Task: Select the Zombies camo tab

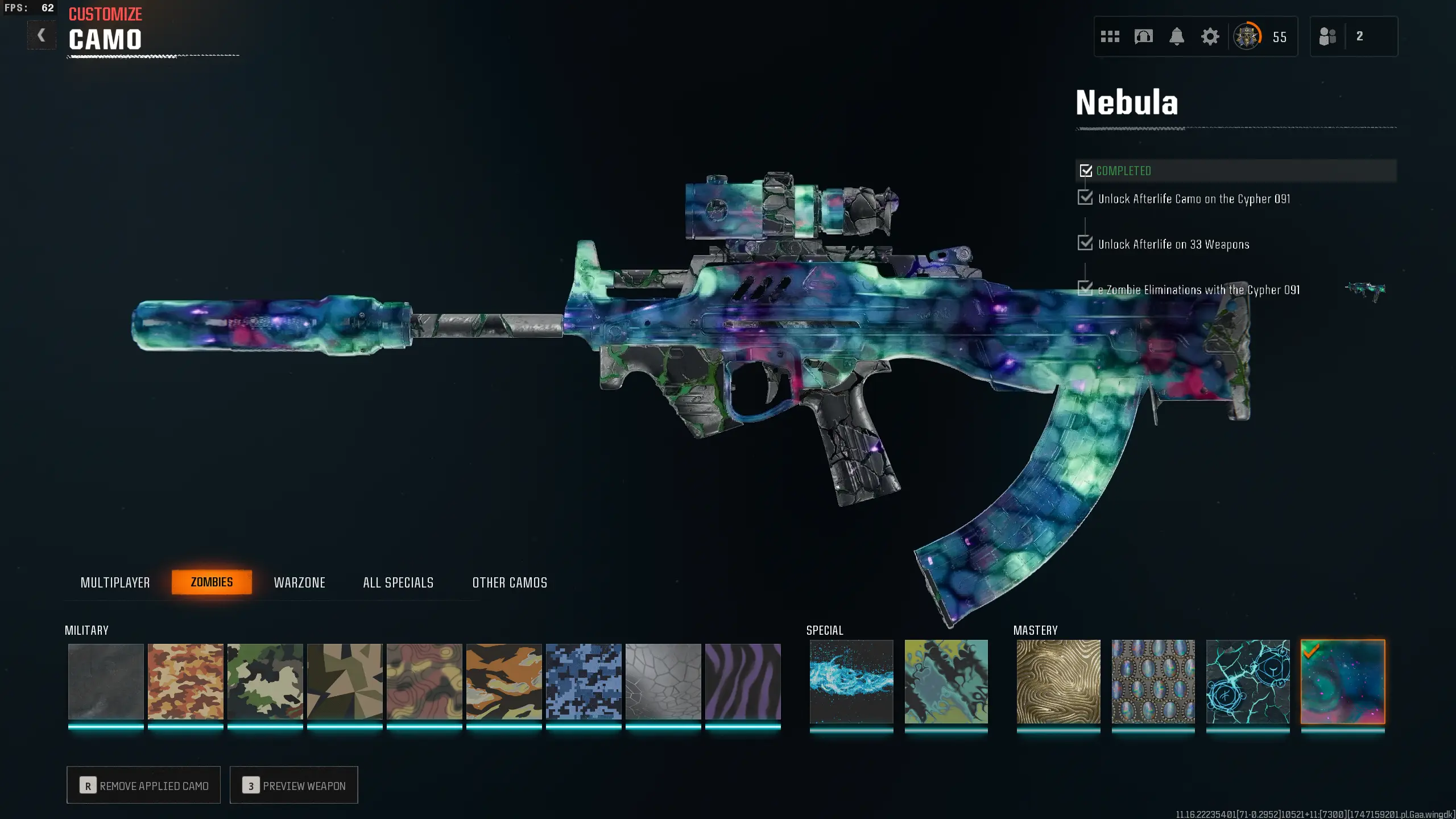Action: click(x=212, y=582)
